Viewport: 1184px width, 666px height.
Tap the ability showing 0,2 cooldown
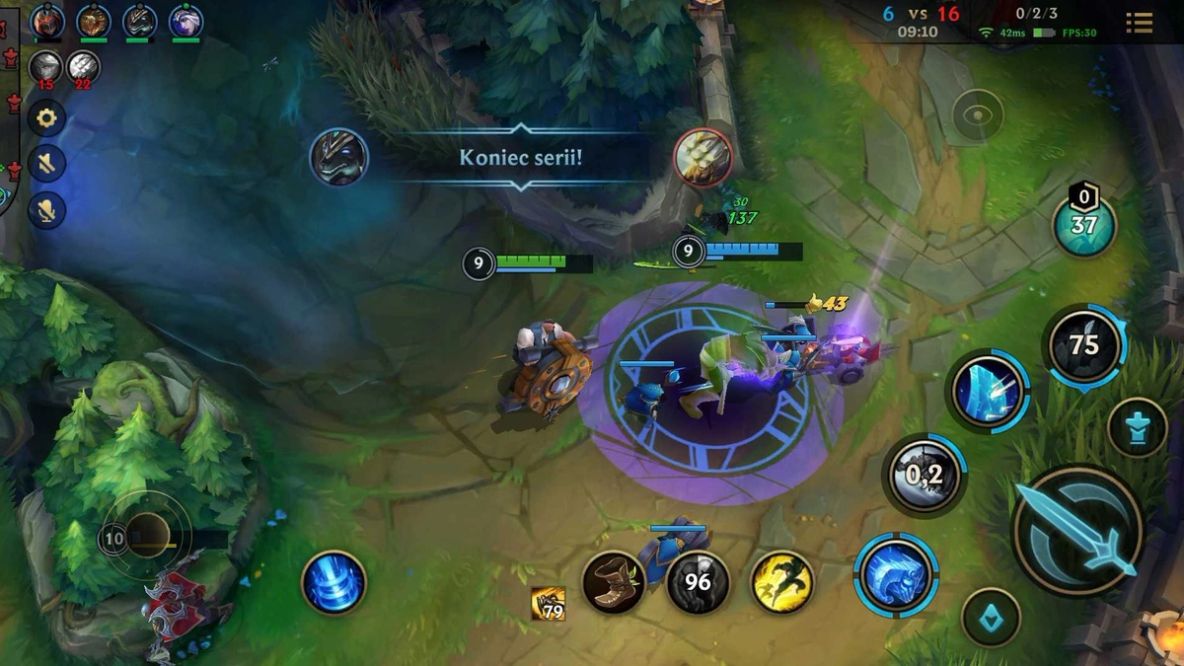click(x=924, y=475)
